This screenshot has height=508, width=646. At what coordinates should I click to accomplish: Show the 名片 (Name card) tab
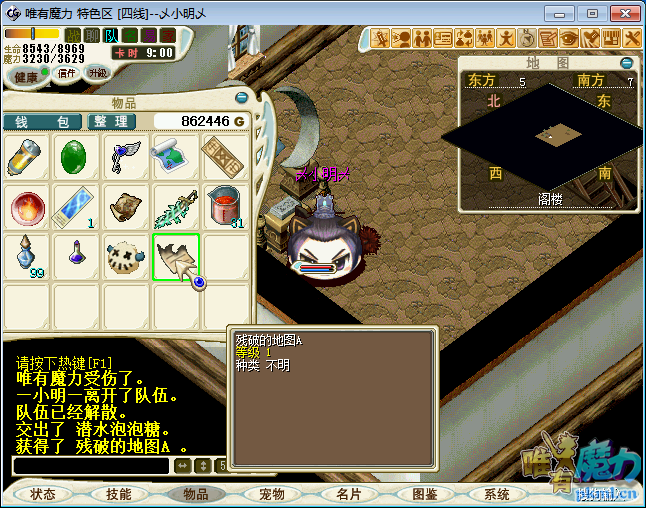tap(349, 494)
